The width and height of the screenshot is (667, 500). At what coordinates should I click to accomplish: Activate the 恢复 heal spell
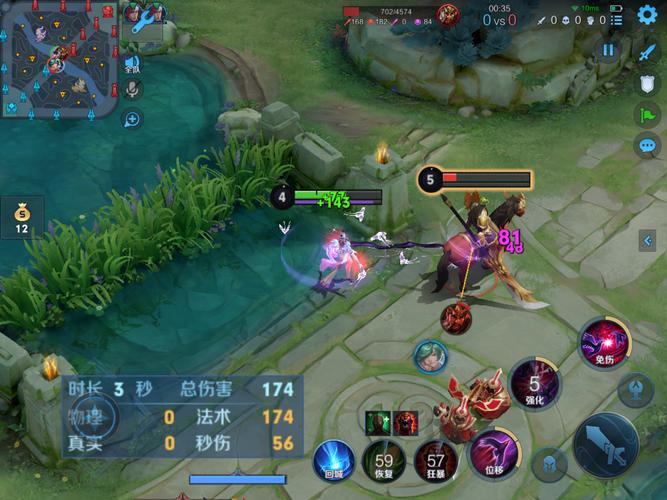pos(383,461)
